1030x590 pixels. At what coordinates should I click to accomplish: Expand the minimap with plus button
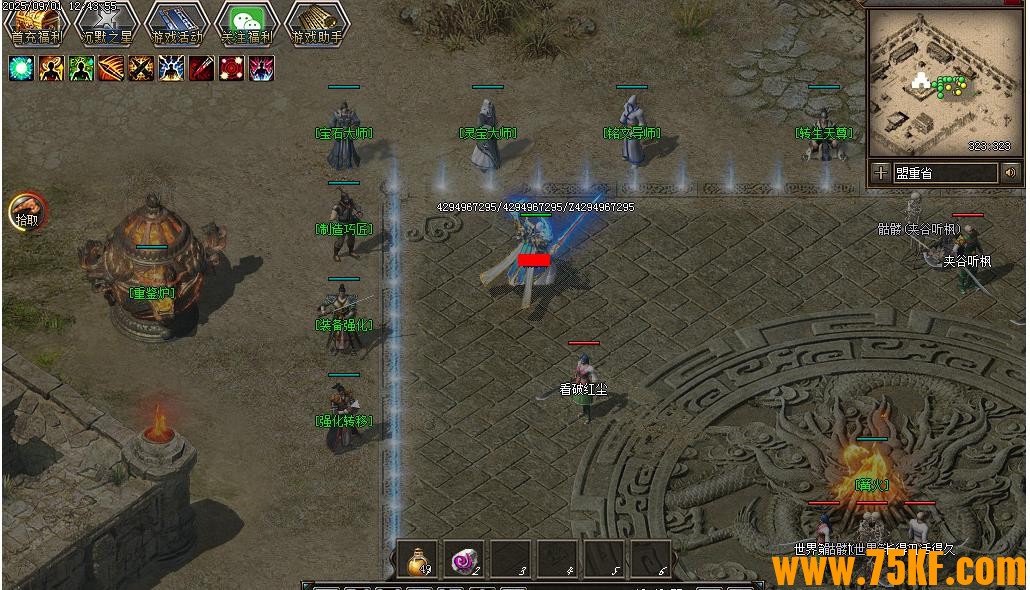pos(880,173)
